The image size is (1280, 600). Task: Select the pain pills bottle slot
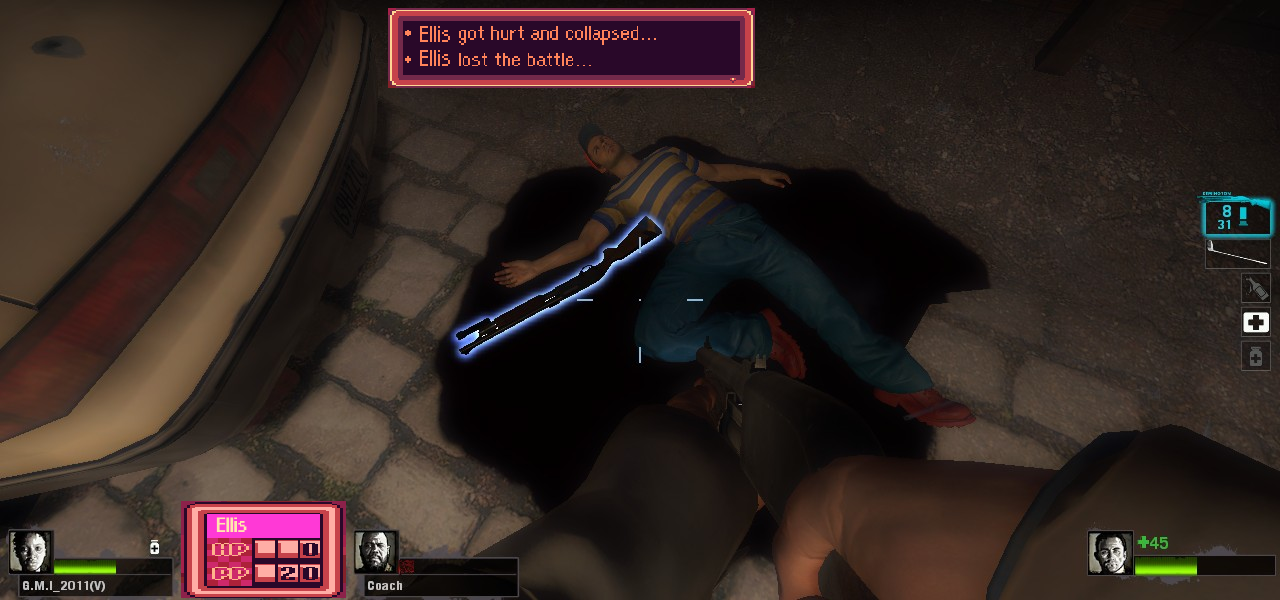pos(1255,355)
